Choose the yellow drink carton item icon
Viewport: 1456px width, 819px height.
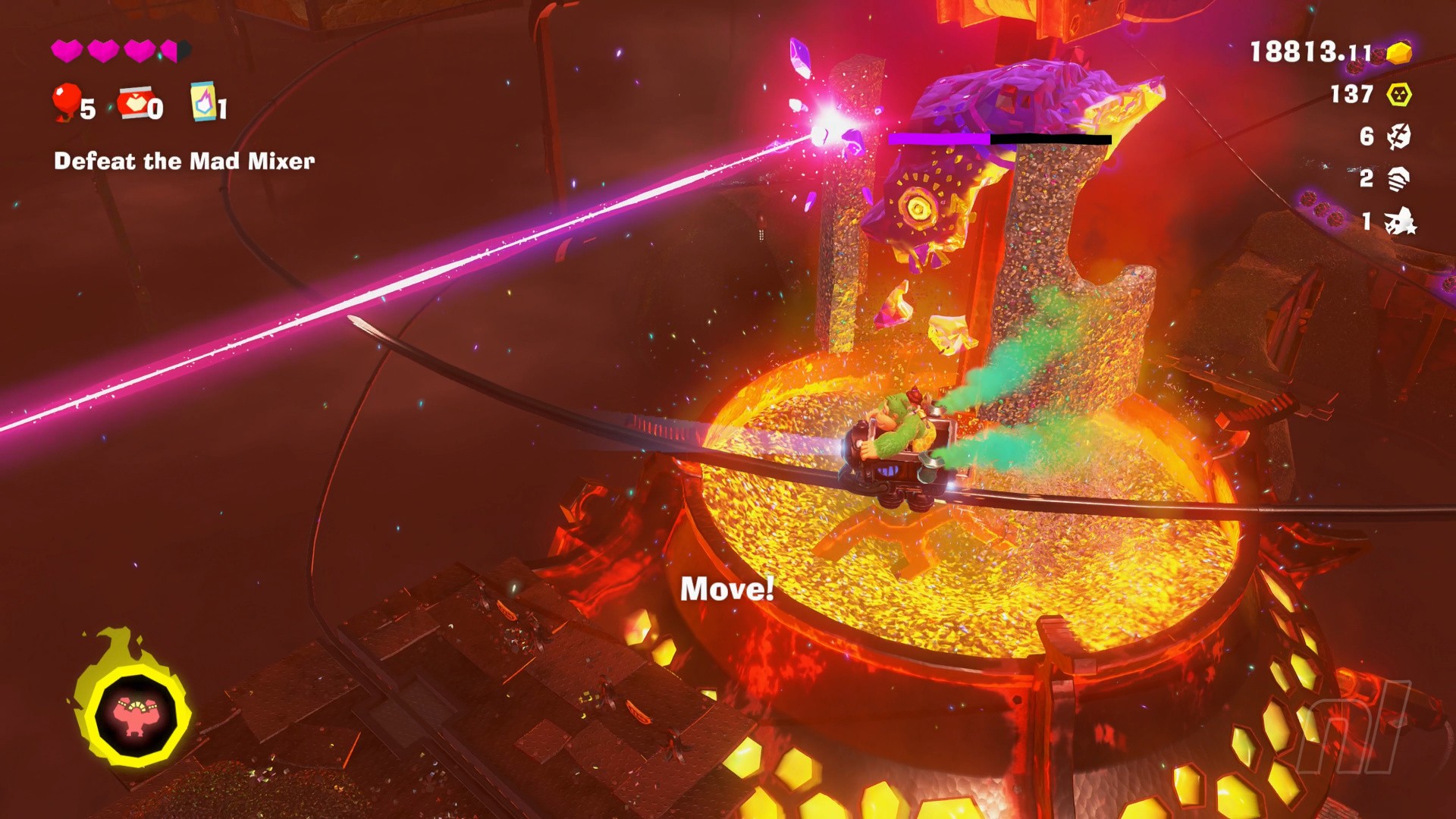(203, 101)
